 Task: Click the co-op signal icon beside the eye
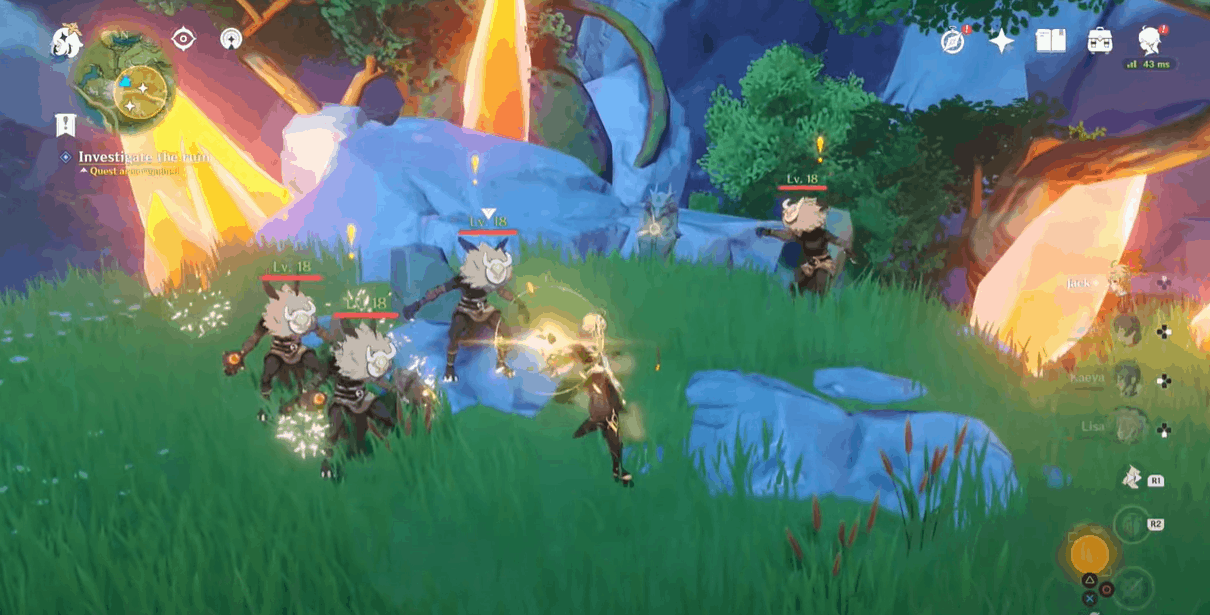point(231,39)
